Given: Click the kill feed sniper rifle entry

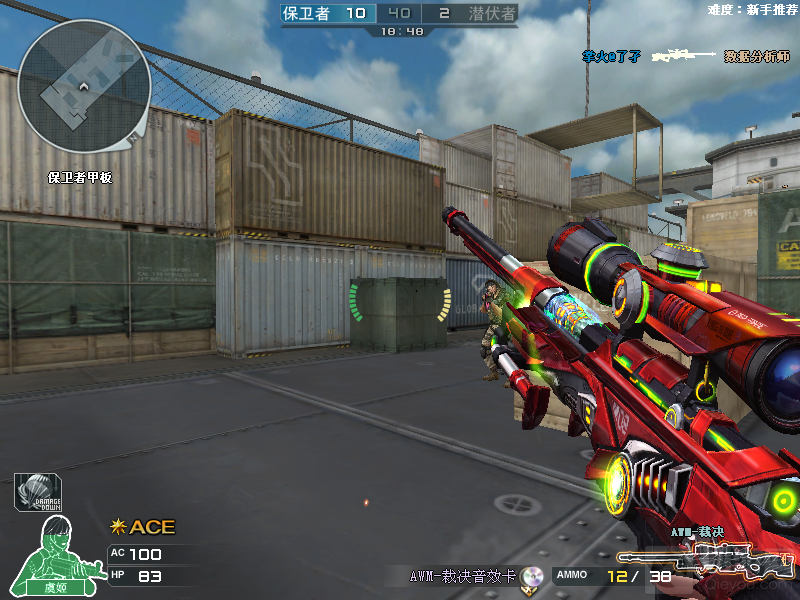Looking at the screenshot, I should pyautogui.click(x=685, y=56).
